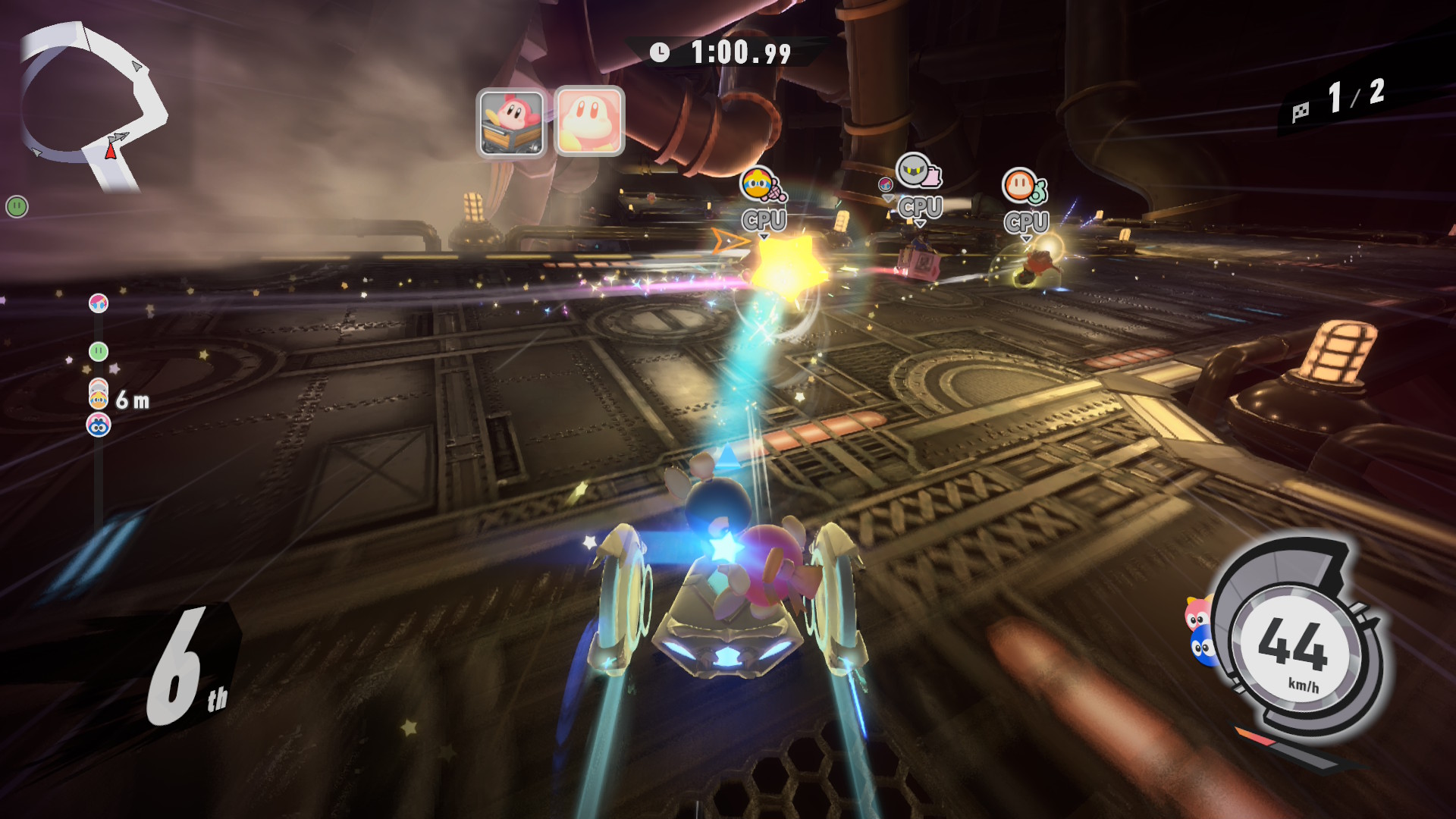Click the green racer icon on progress bar
1456x819 pixels.
(99, 351)
